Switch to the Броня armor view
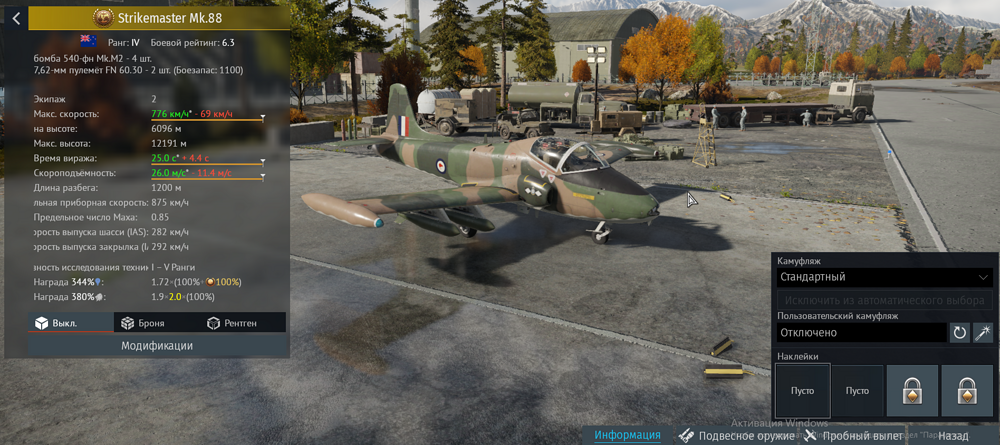This screenshot has height=445, width=1000. (x=142, y=323)
